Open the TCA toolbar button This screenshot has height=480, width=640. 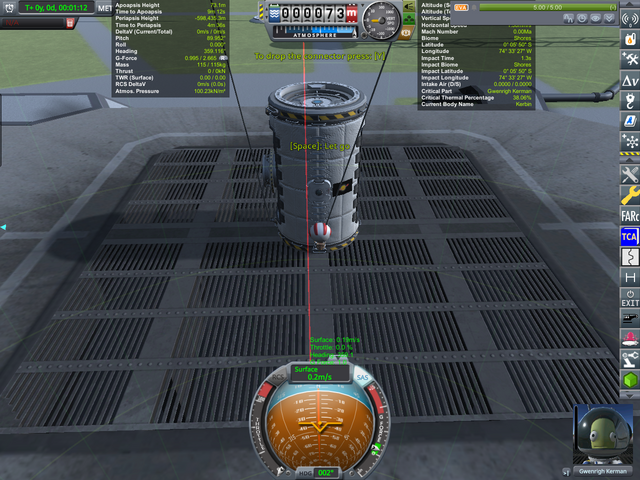[x=630, y=236]
